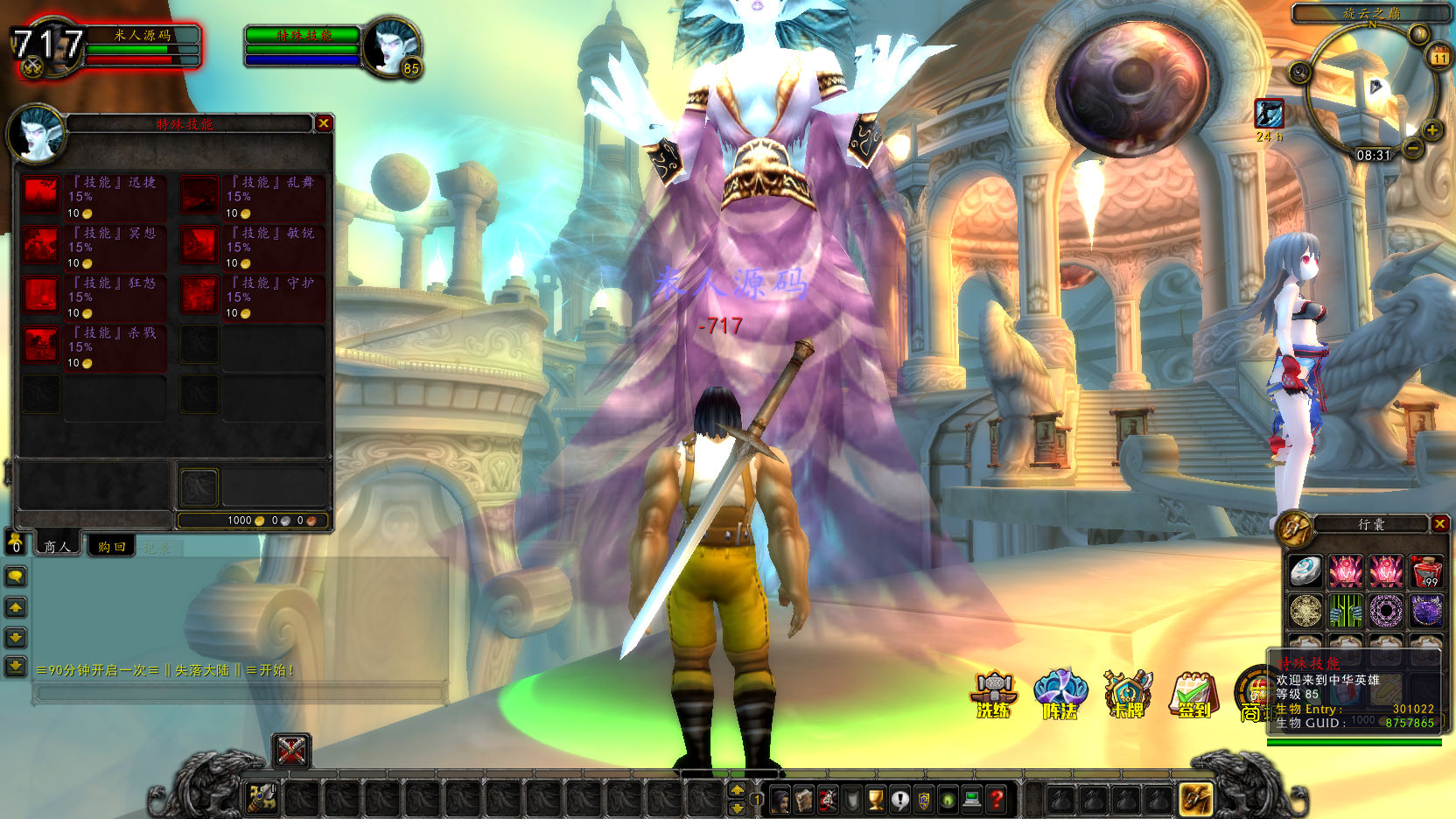Open the 签到 daily check-in
Viewport: 1456px width, 819px height.
(x=1193, y=695)
